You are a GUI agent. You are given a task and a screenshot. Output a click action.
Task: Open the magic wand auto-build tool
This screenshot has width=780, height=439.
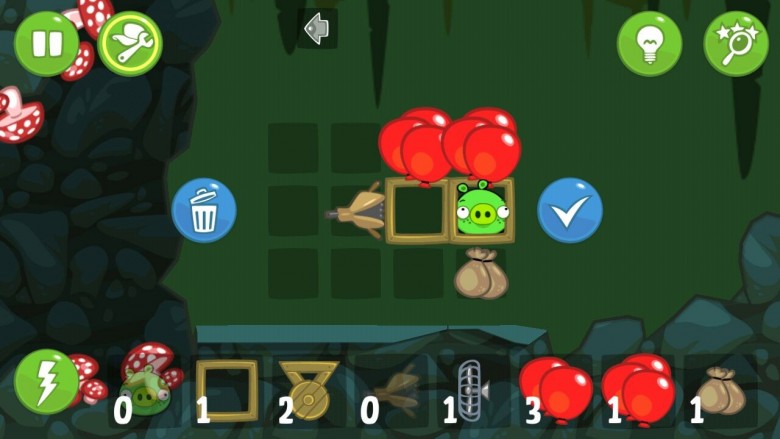(736, 44)
